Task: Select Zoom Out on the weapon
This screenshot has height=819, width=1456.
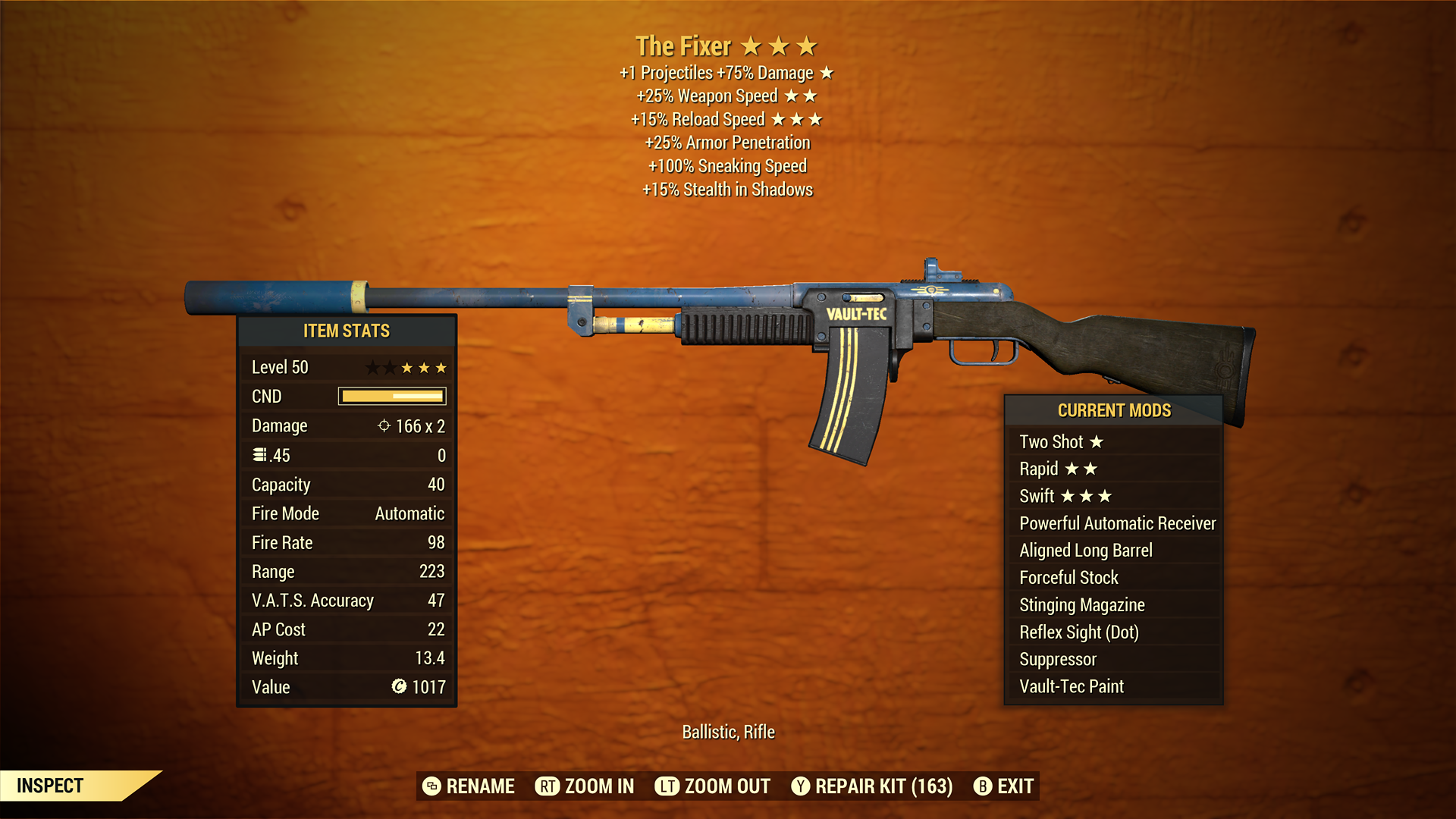Action: [x=713, y=786]
